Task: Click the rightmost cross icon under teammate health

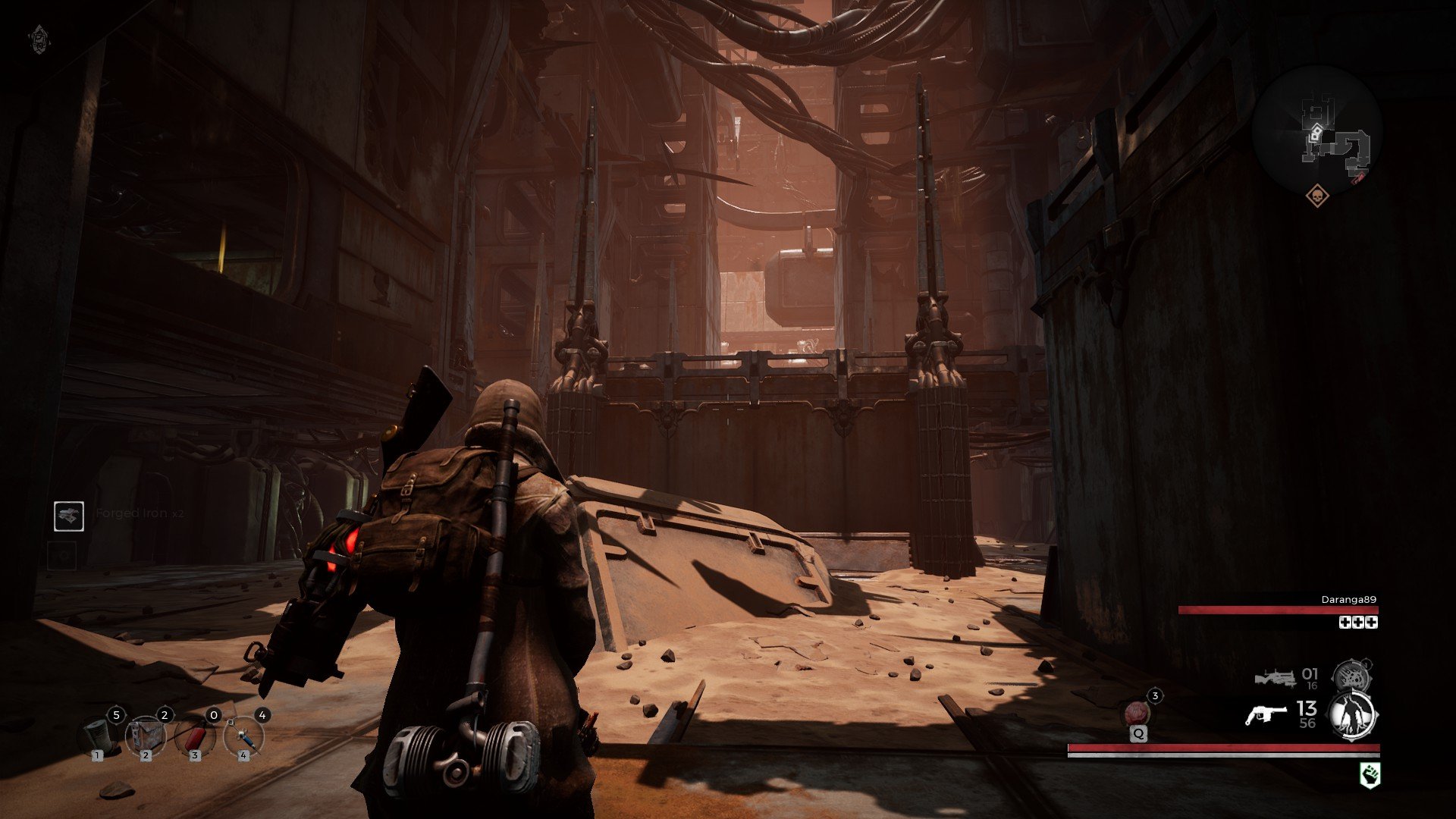Action: [1370, 622]
